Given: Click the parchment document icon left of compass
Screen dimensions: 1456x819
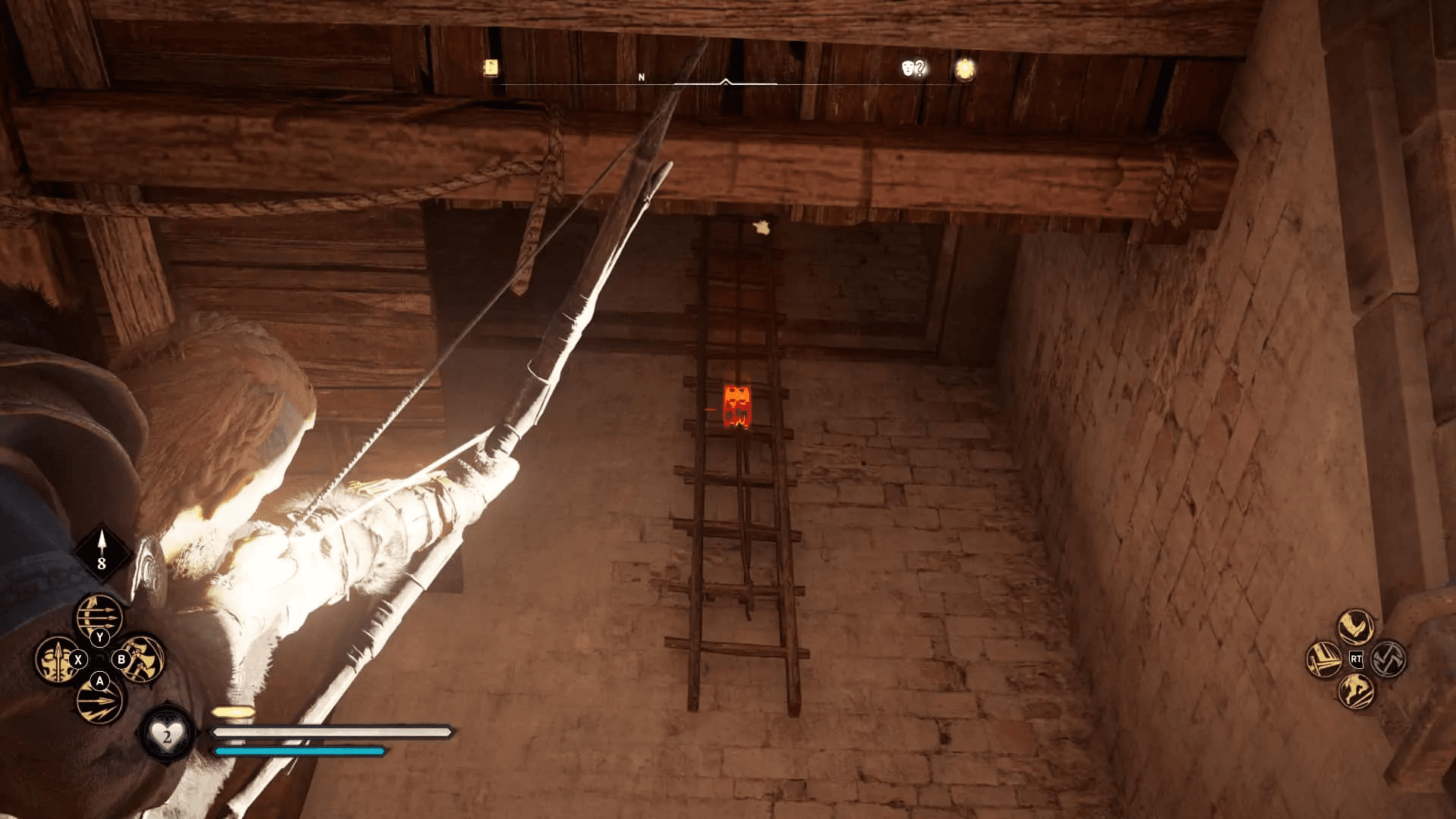Looking at the screenshot, I should pyautogui.click(x=491, y=67).
